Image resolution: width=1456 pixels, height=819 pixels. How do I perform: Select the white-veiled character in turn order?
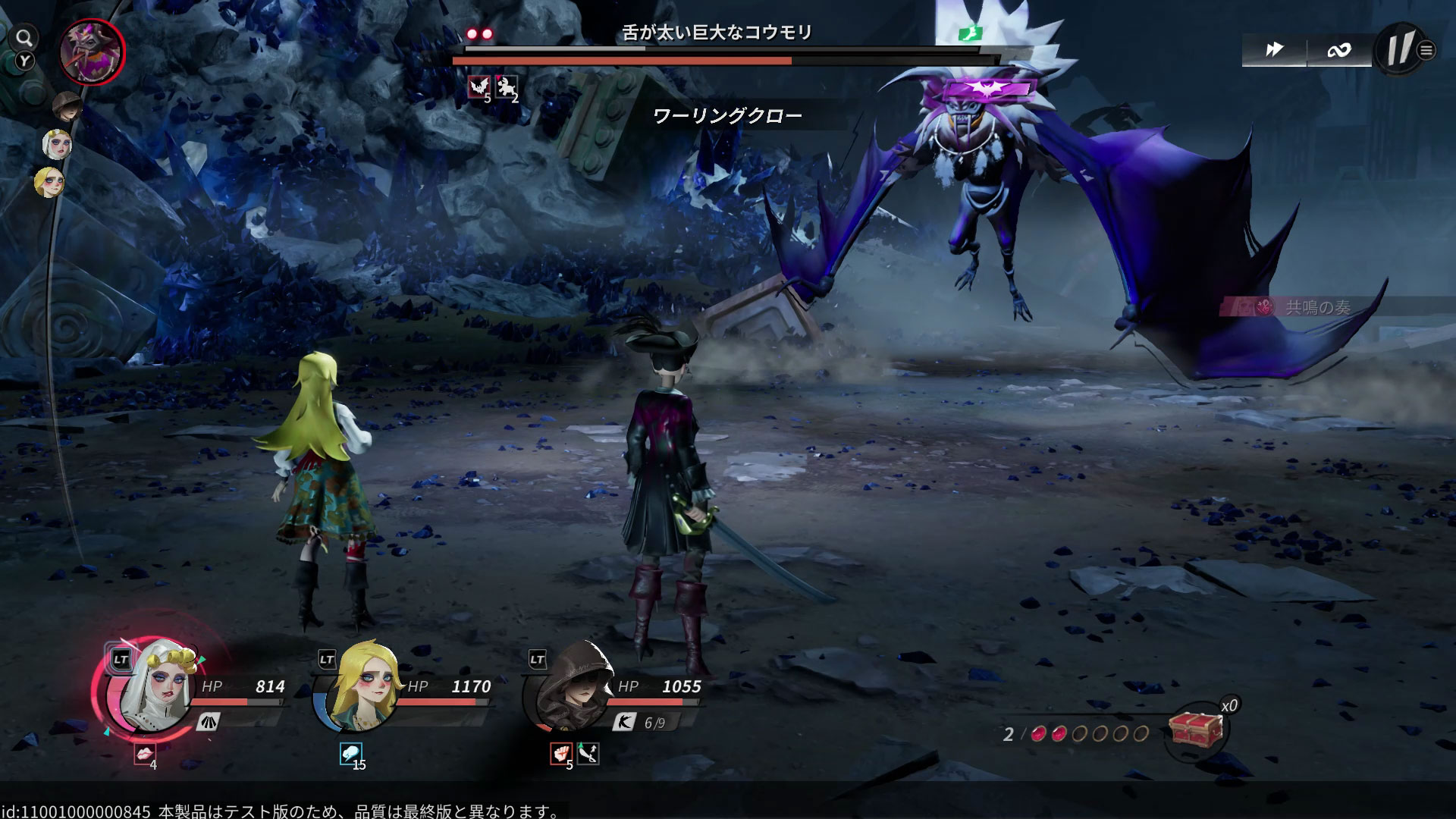[57, 144]
